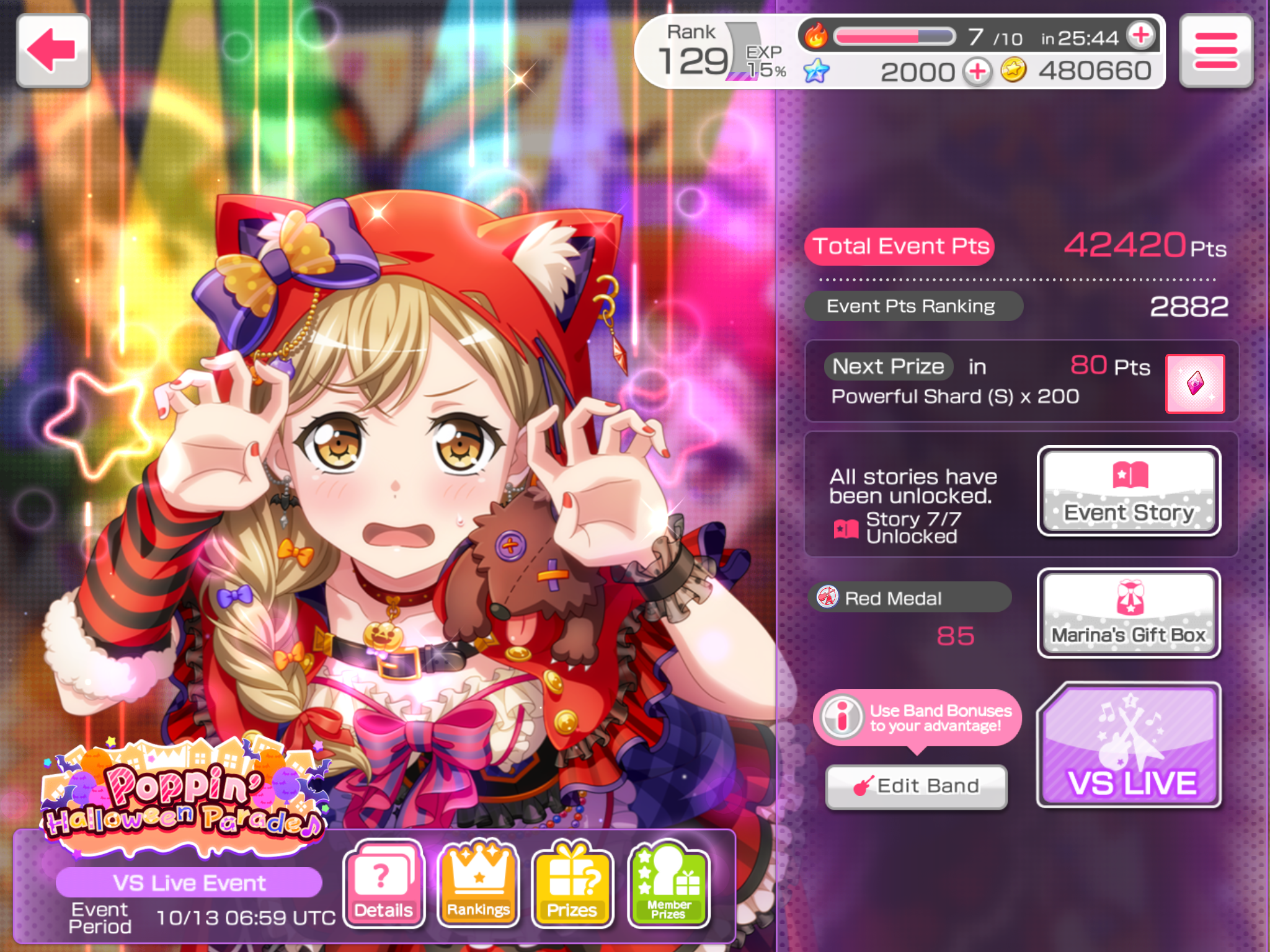Show the event Prizes list
The height and width of the screenshot is (952, 1270).
(x=572, y=883)
